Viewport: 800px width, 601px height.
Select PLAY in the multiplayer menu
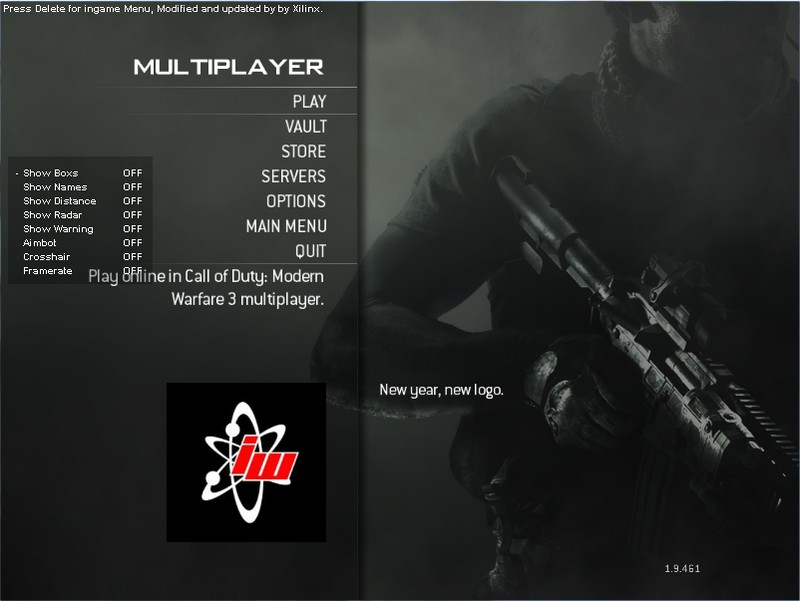coord(309,101)
